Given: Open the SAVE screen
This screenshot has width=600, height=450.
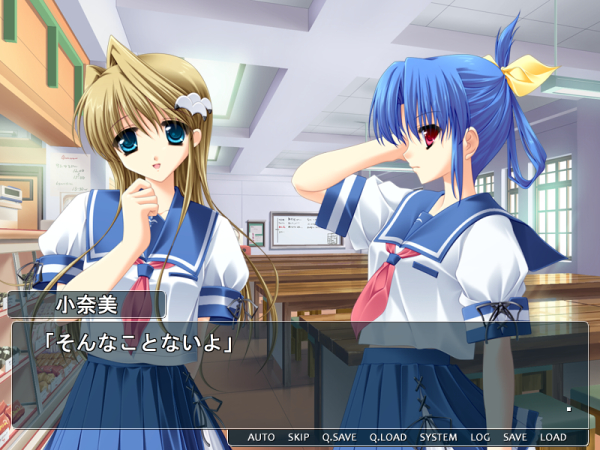Looking at the screenshot, I should point(515,437).
